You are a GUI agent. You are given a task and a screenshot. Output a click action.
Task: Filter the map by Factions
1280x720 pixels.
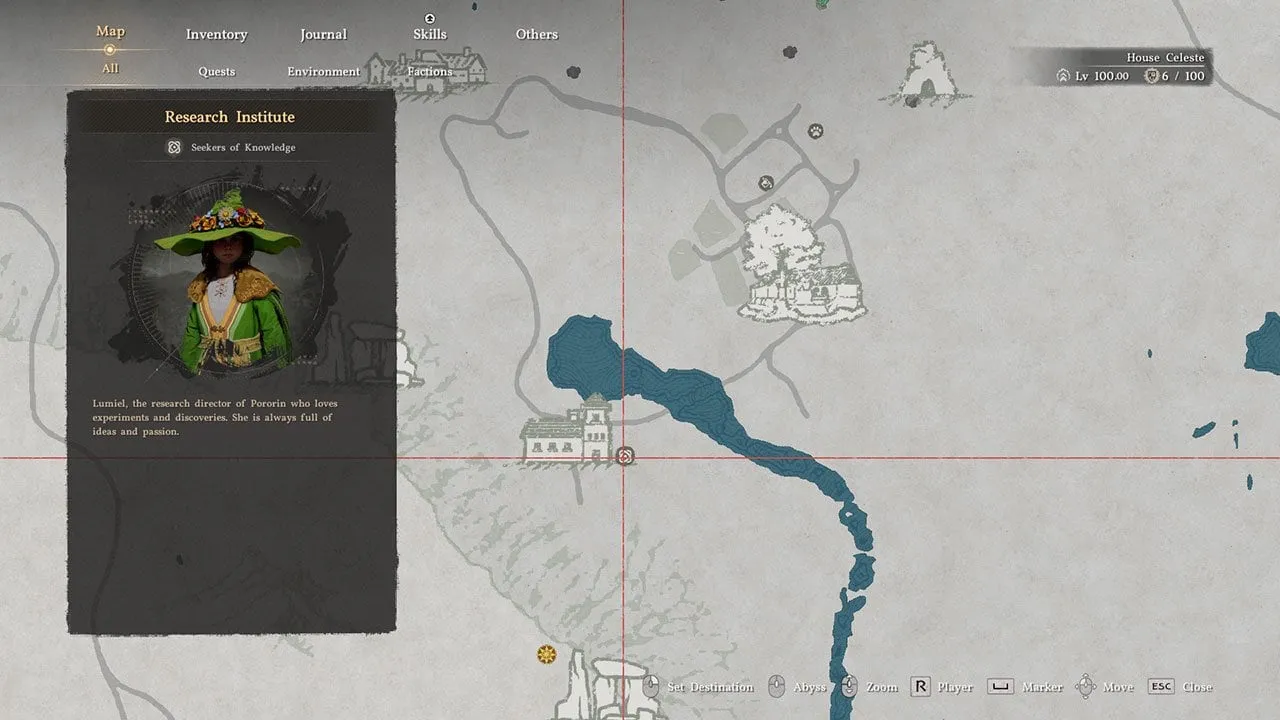(429, 71)
